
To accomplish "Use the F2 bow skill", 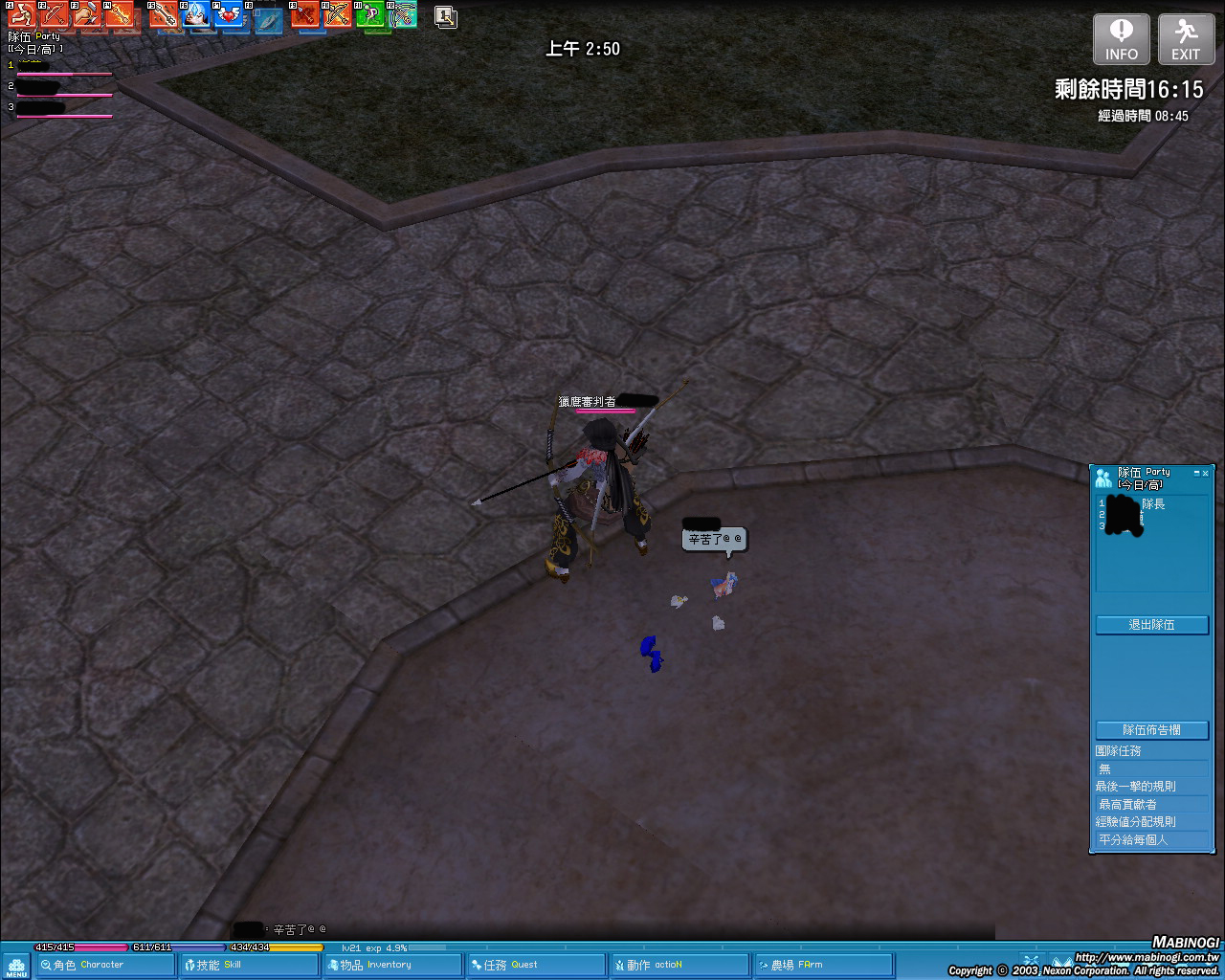I will 54,14.
